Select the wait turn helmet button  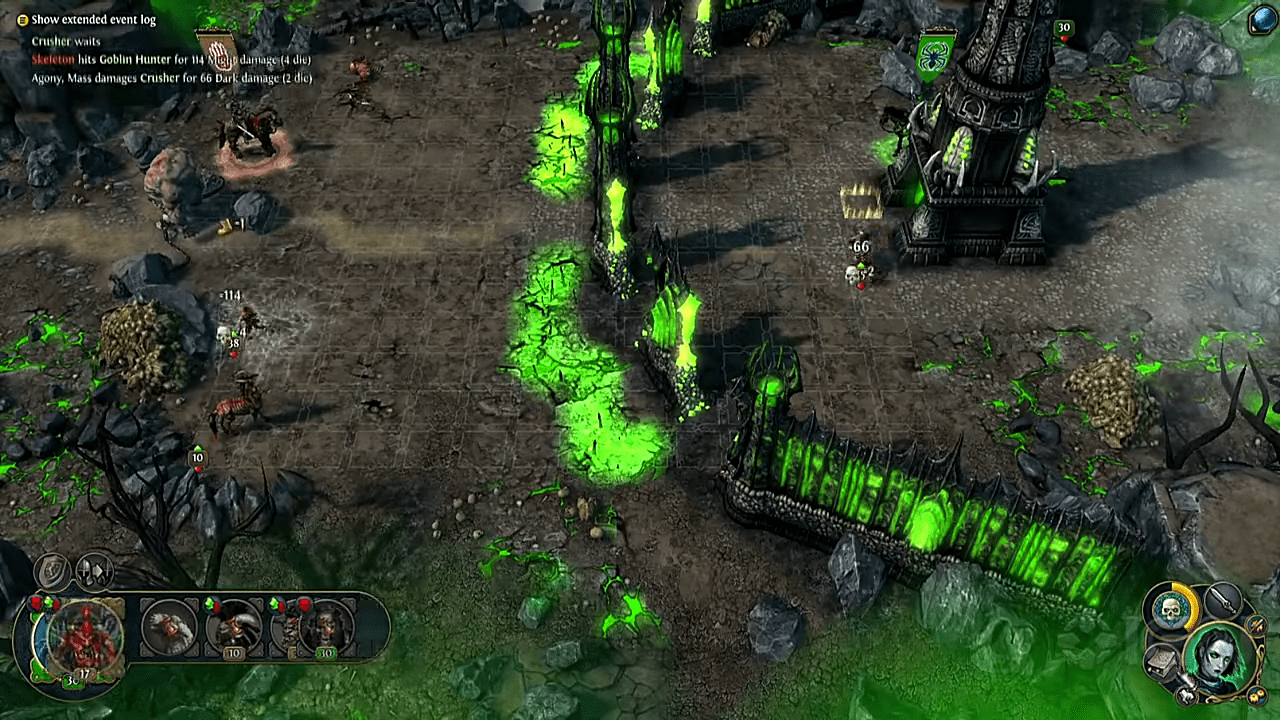pyautogui.click(x=95, y=571)
